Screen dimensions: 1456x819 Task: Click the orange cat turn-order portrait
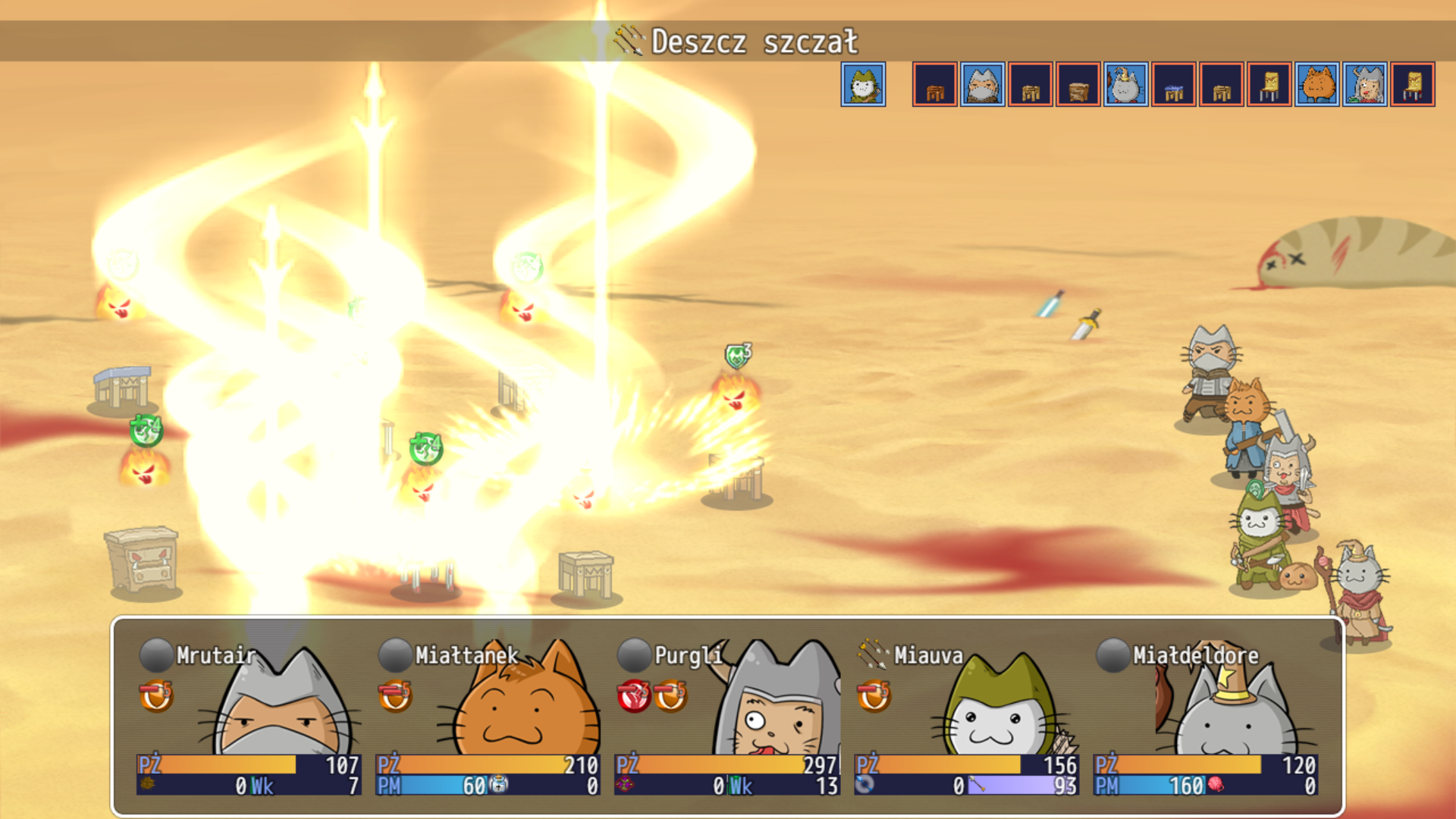point(1317,84)
